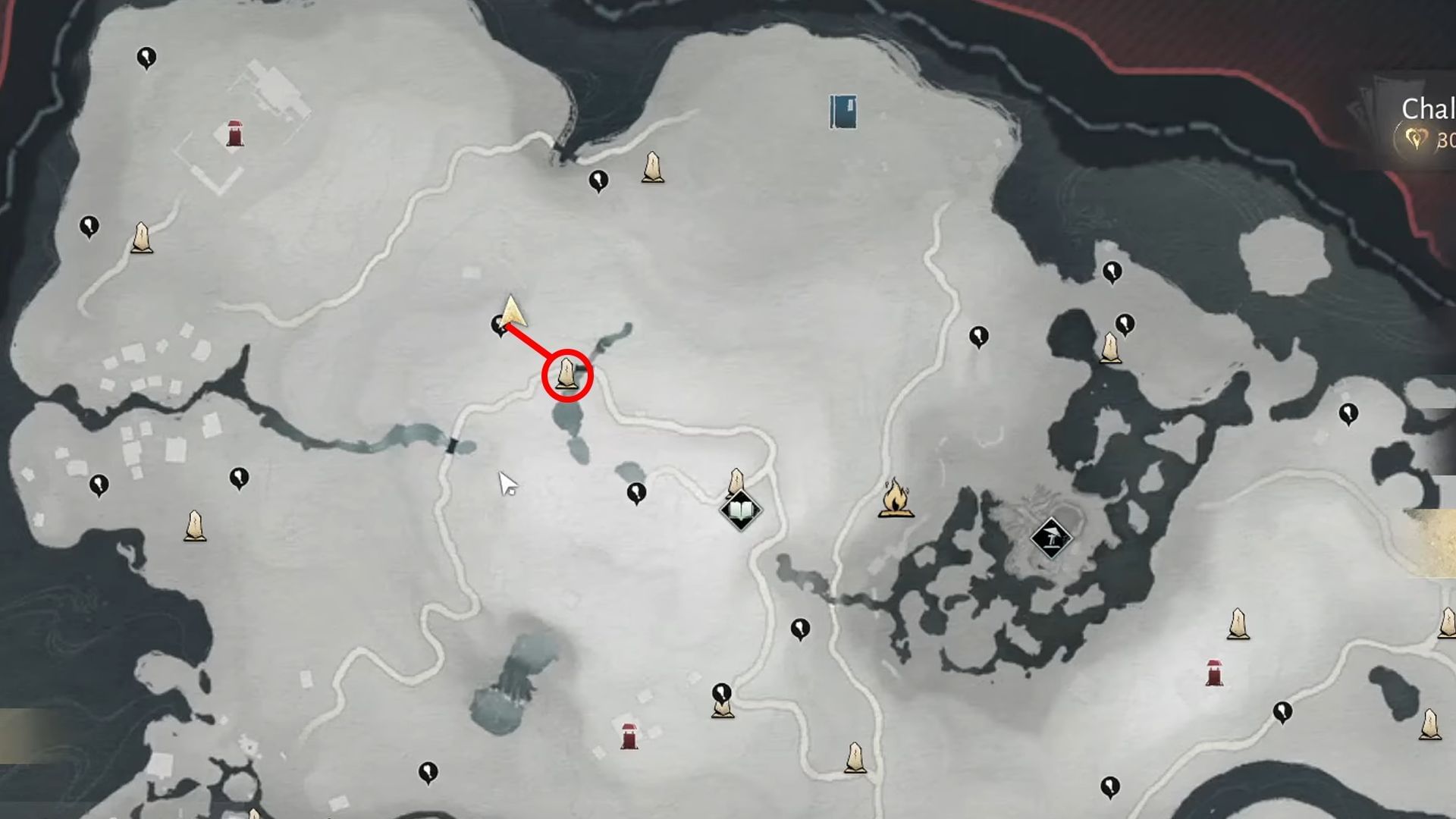Click the stone monument marker near the top path
The height and width of the screenshot is (819, 1456).
(x=652, y=168)
